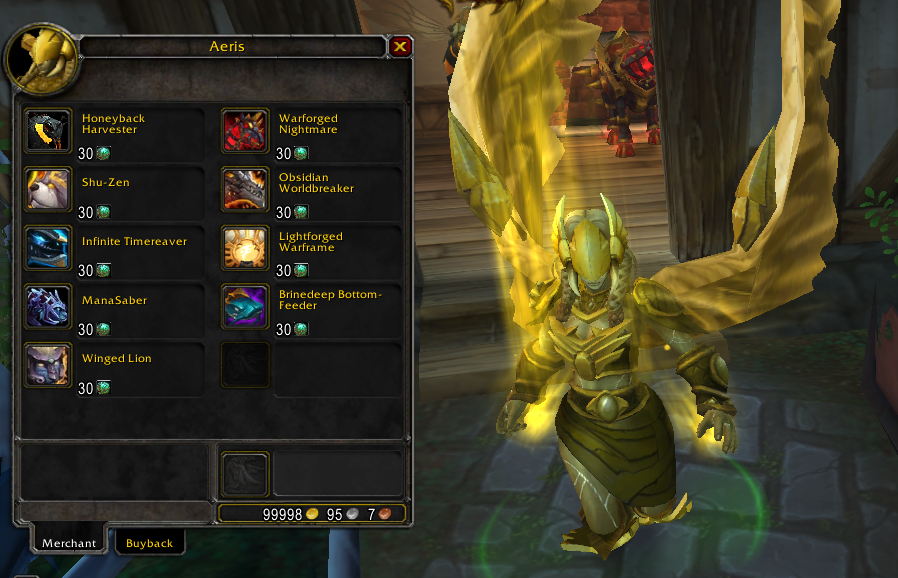Close the Aeris merchant window
Viewport: 898px width, 578px height.
coord(400,46)
